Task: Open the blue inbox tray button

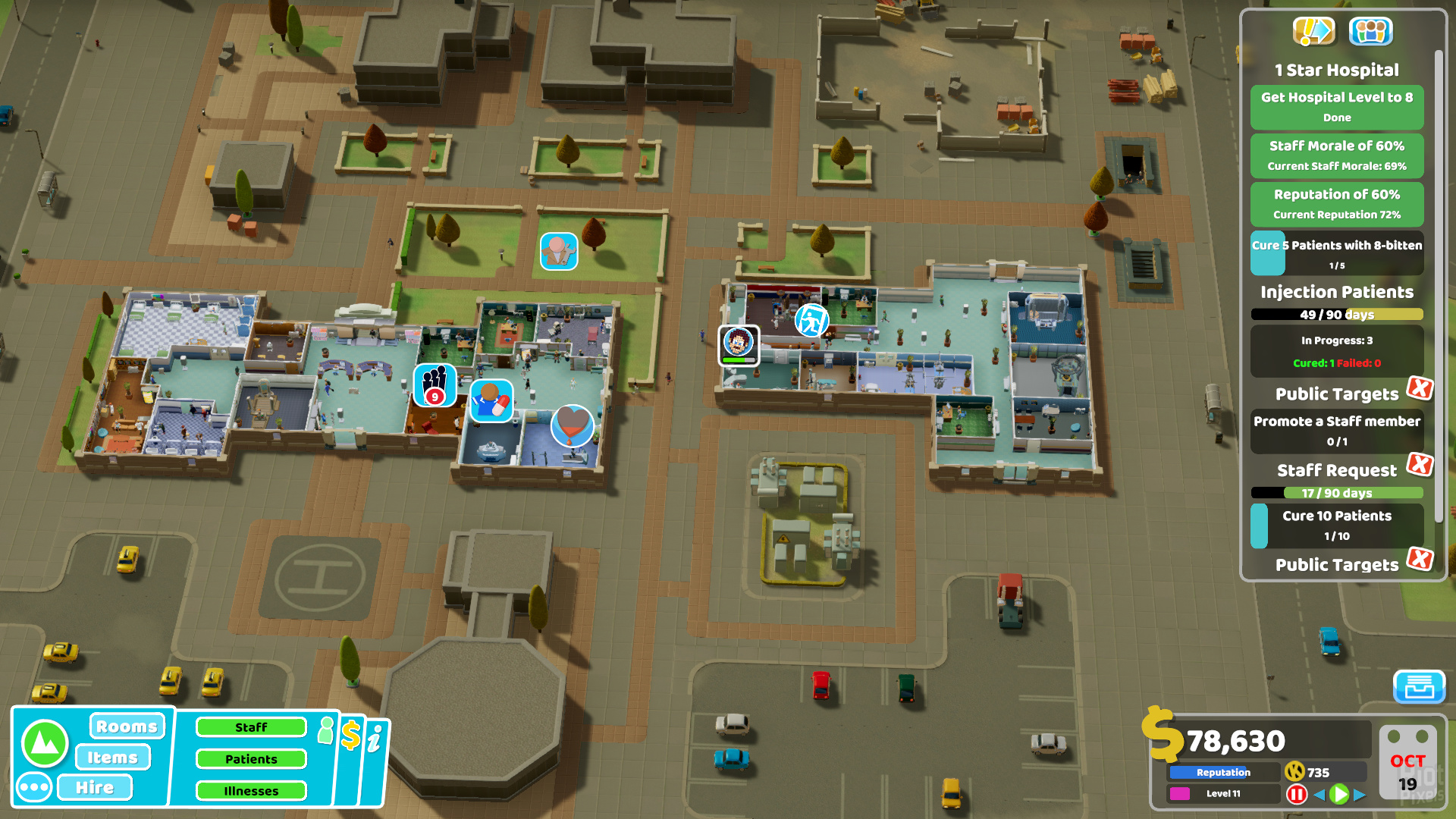Action: pos(1419,687)
